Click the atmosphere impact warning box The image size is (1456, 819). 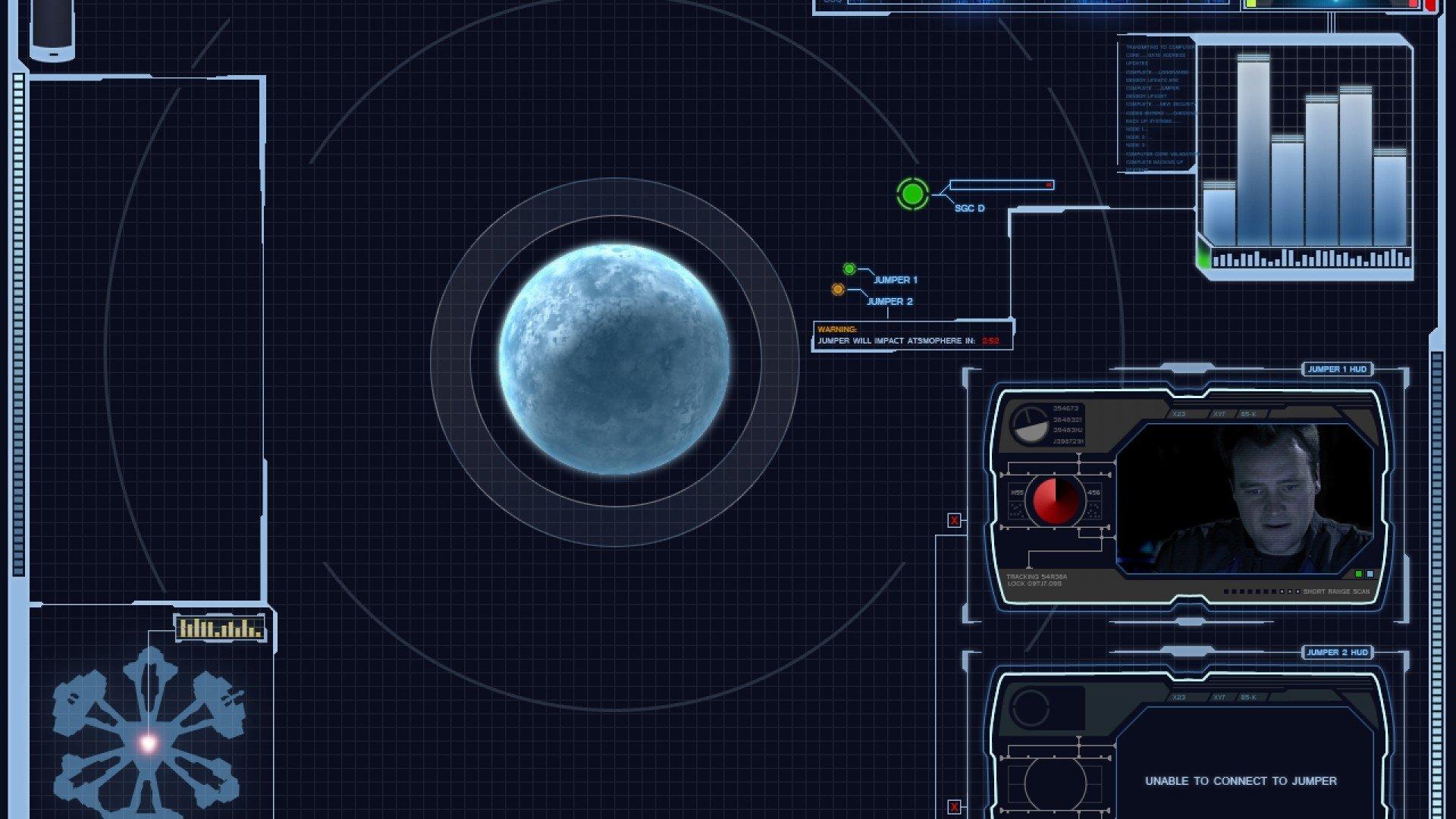(x=912, y=335)
